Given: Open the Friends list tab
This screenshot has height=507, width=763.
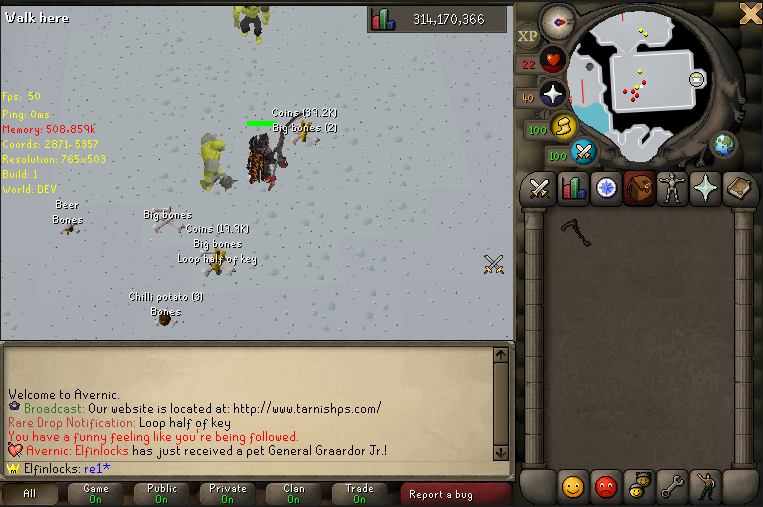Looking at the screenshot, I should [x=573, y=487].
